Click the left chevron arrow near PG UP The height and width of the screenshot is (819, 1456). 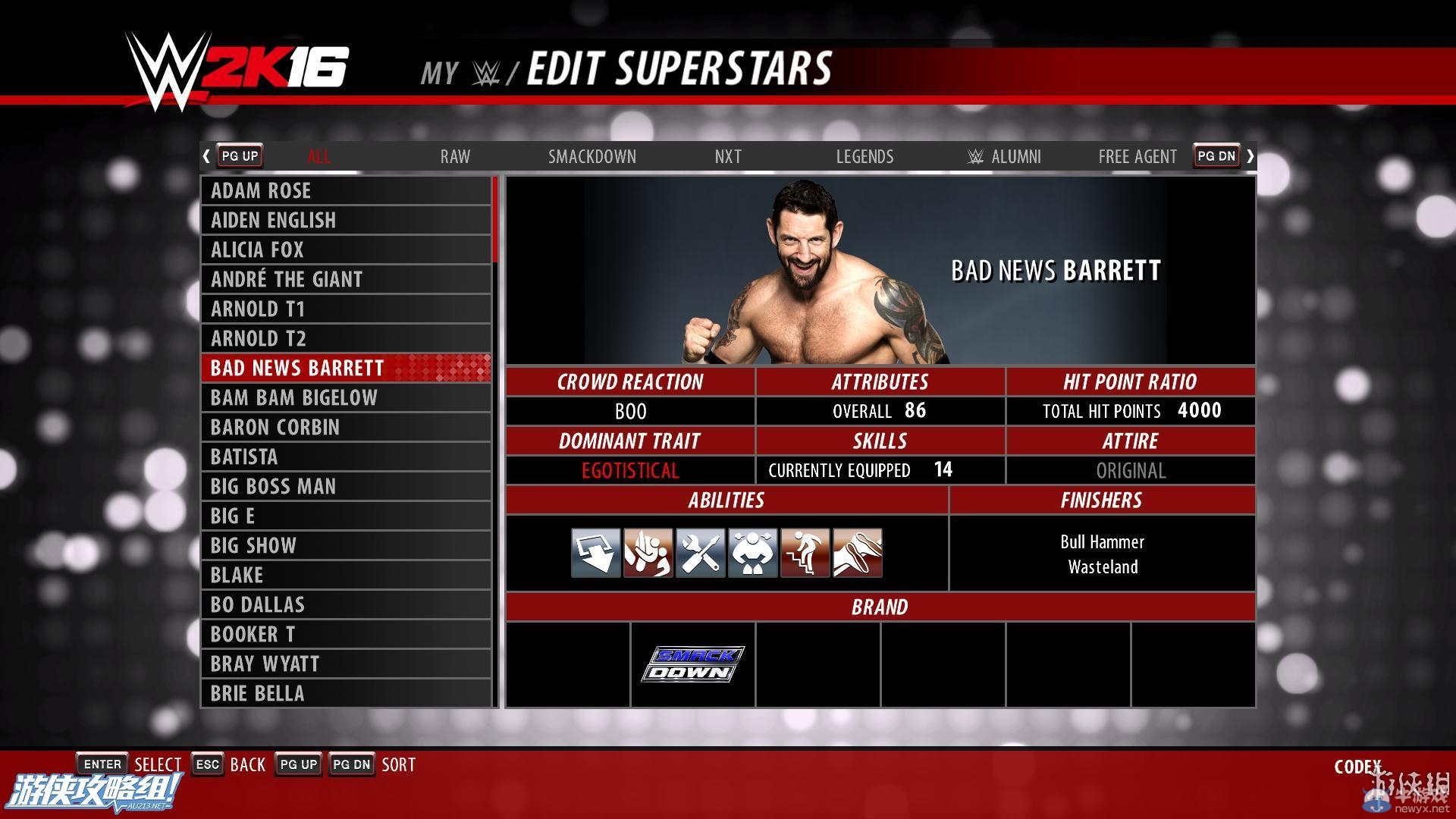(206, 155)
